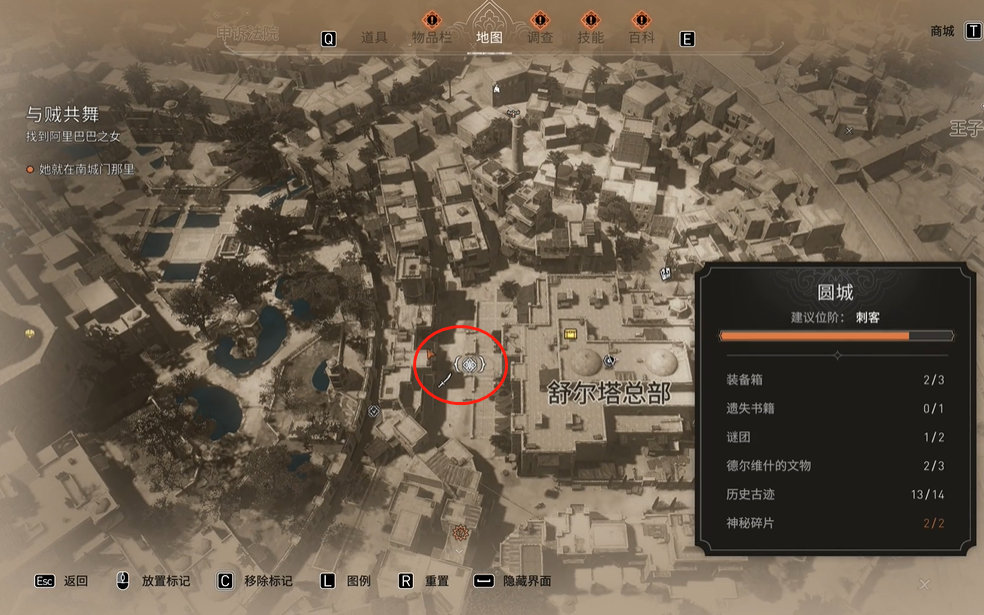Go to the 调查 investigation tab
This screenshot has width=984, height=615.
point(540,38)
